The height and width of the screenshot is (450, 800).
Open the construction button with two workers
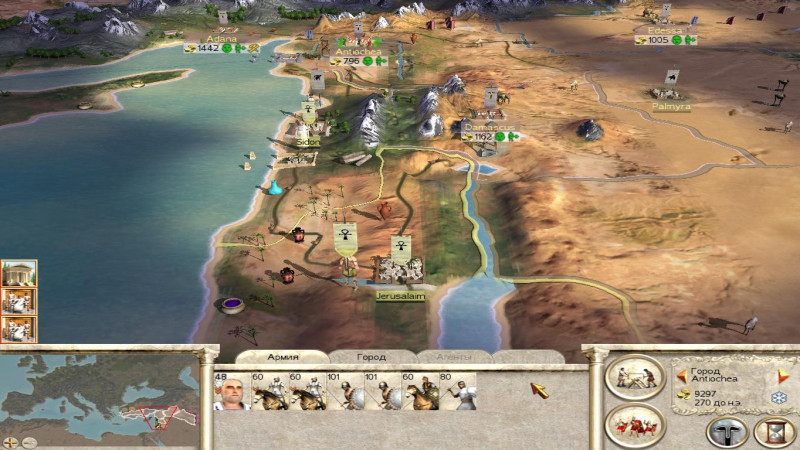634,377
